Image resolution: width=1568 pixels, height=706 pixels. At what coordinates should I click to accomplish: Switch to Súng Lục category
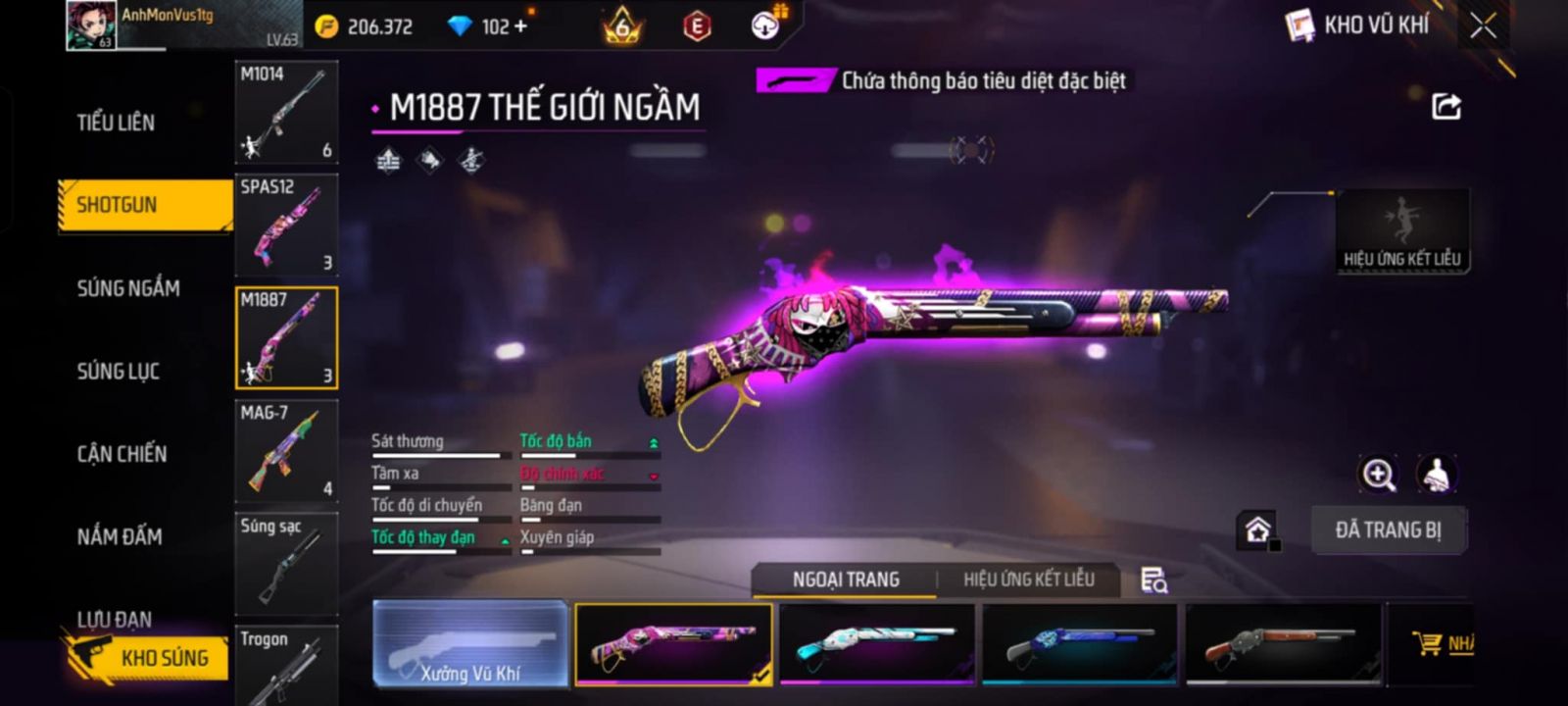click(x=119, y=372)
